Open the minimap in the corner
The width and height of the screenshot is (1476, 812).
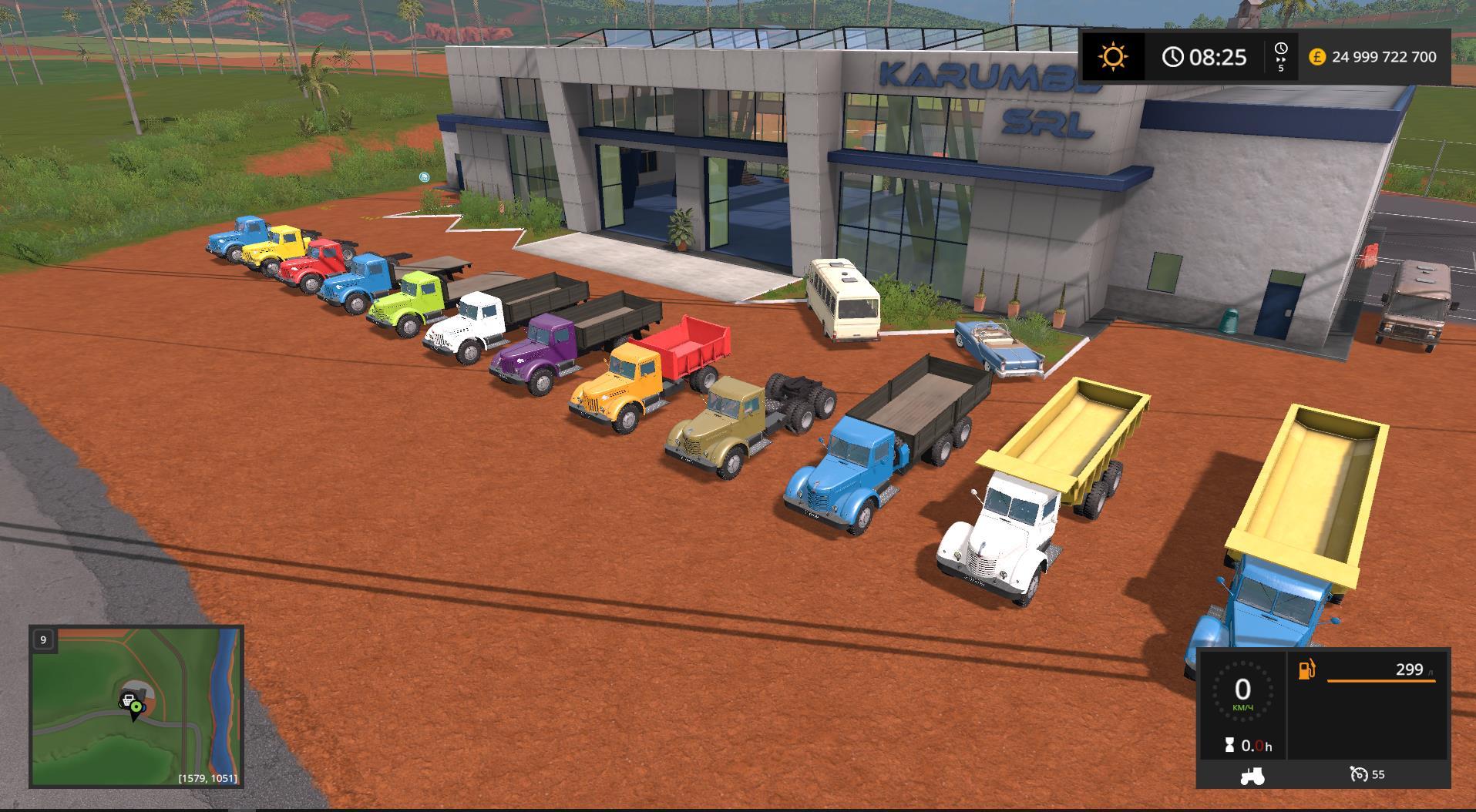click(x=136, y=706)
